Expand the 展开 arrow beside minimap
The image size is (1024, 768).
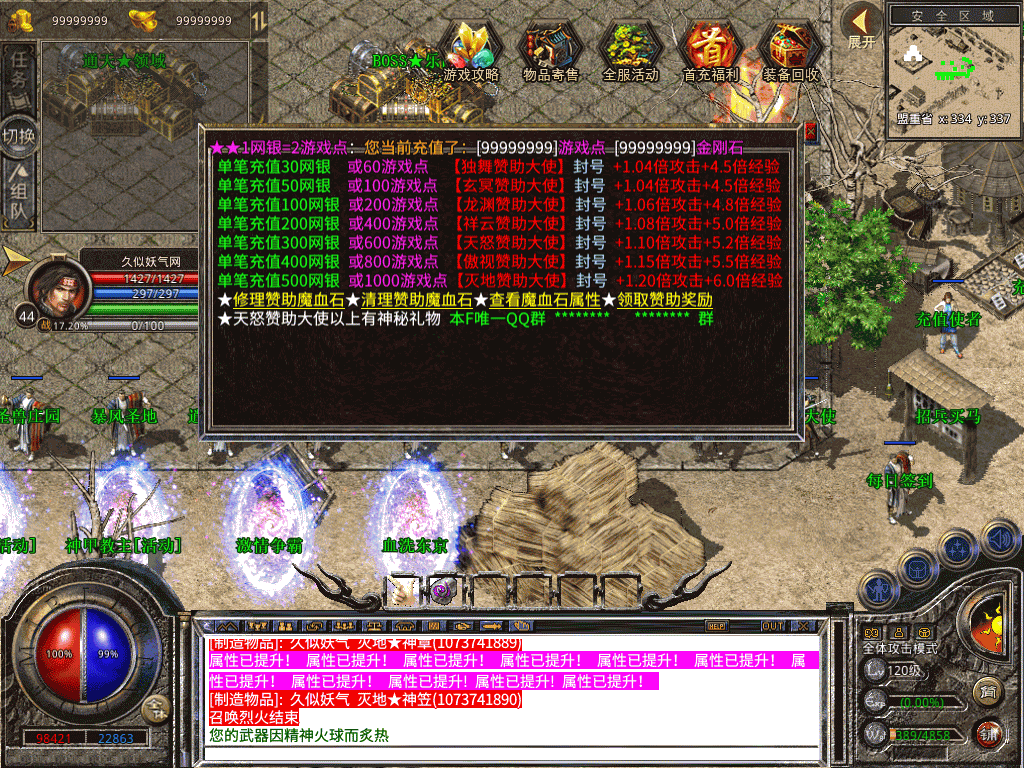[x=861, y=24]
